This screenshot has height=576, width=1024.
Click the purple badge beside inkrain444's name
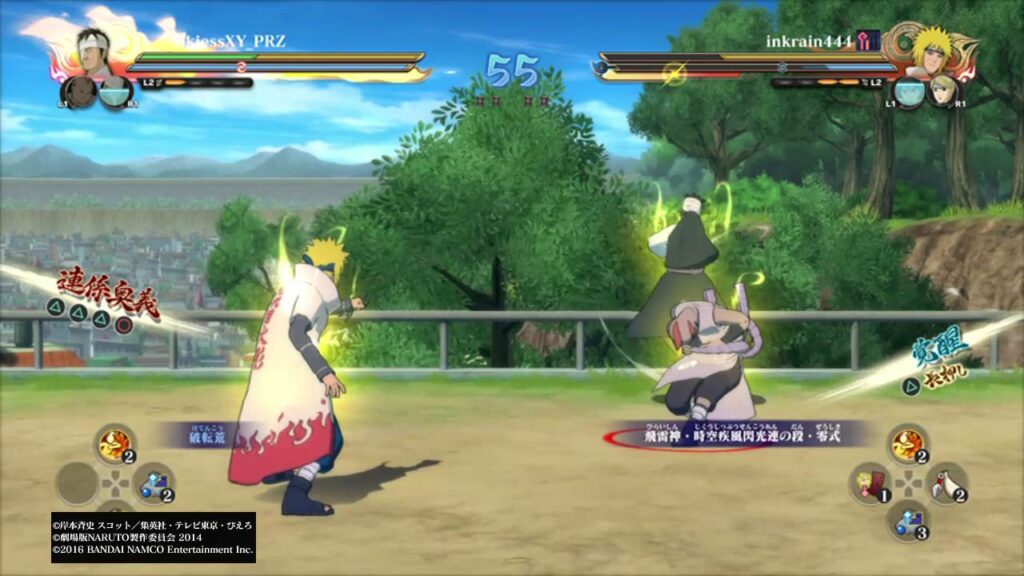point(867,41)
